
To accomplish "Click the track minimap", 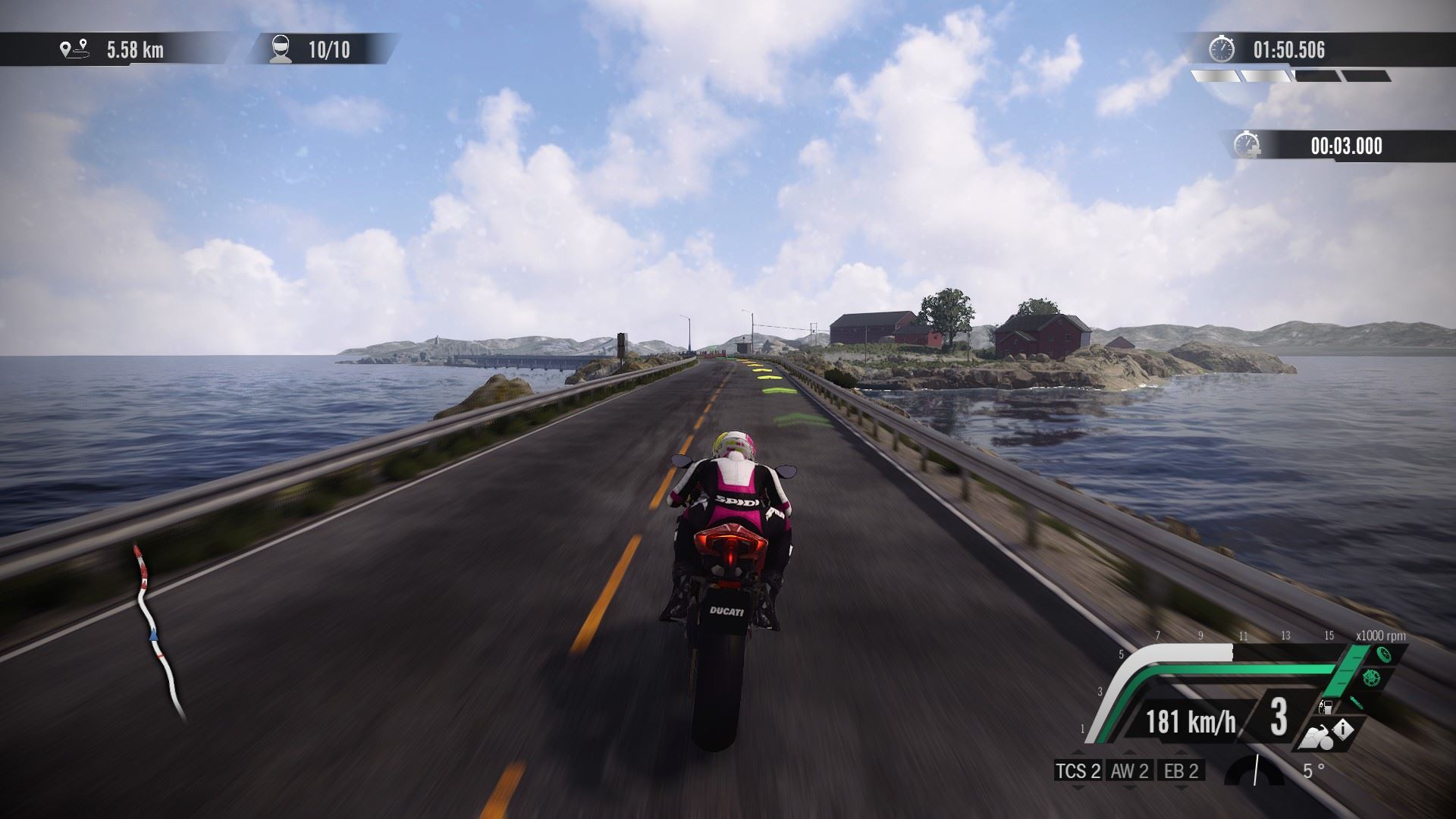I will point(158,633).
